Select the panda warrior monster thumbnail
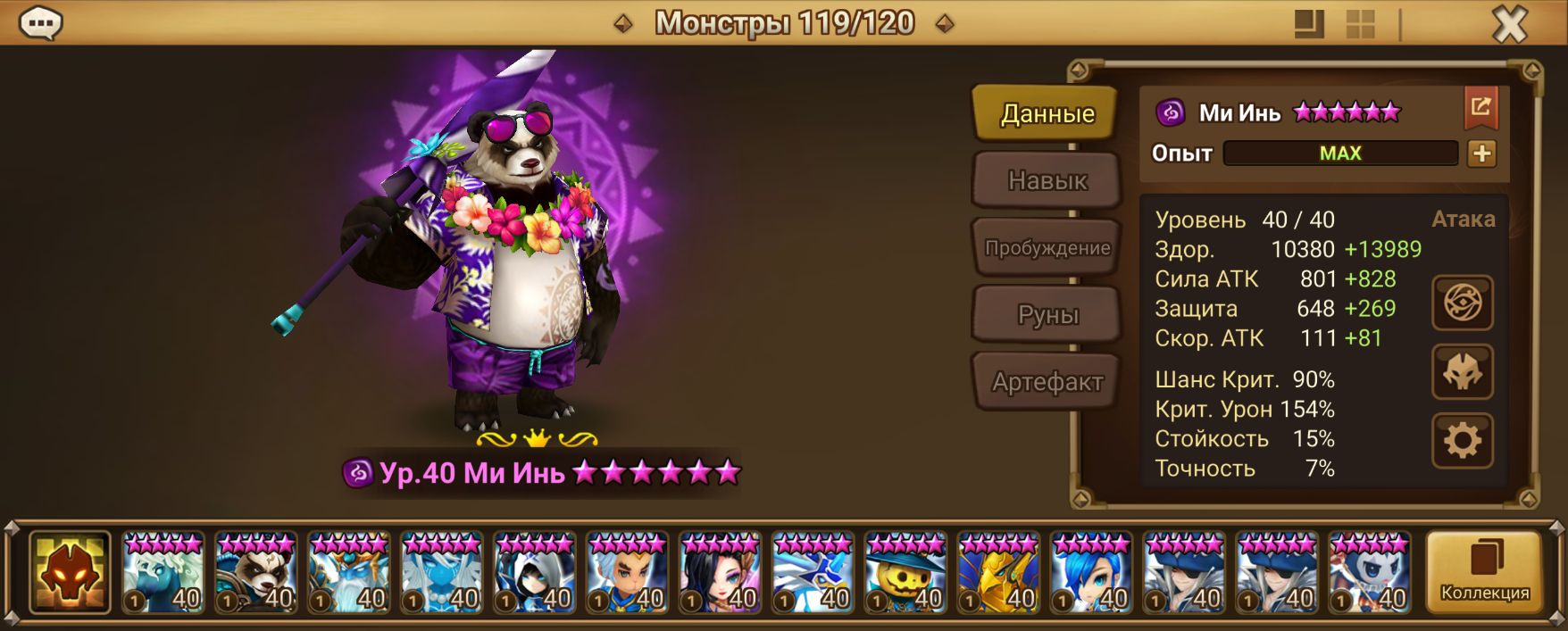 tap(256, 572)
